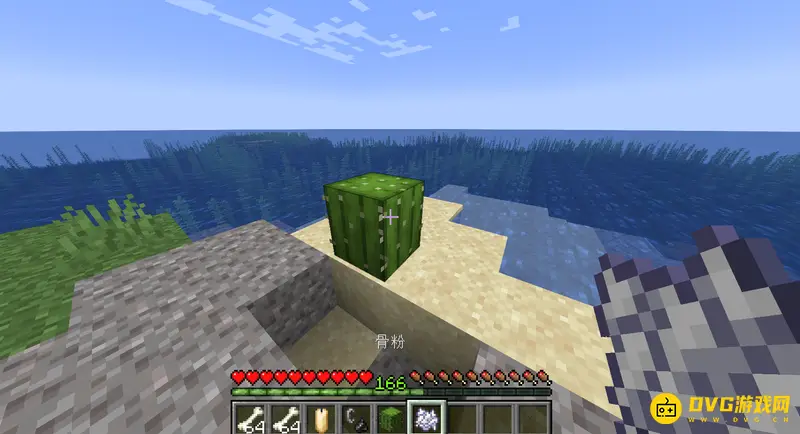This screenshot has height=434, width=800.
Task: Select the bone meal hotbar slot
Action: tap(428, 419)
